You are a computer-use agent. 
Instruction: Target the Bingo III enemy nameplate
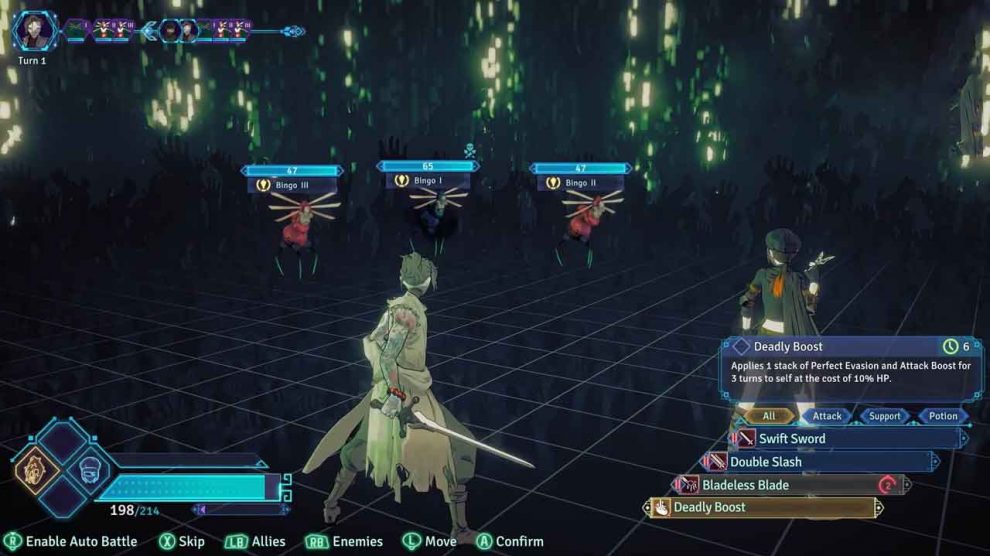pos(291,185)
